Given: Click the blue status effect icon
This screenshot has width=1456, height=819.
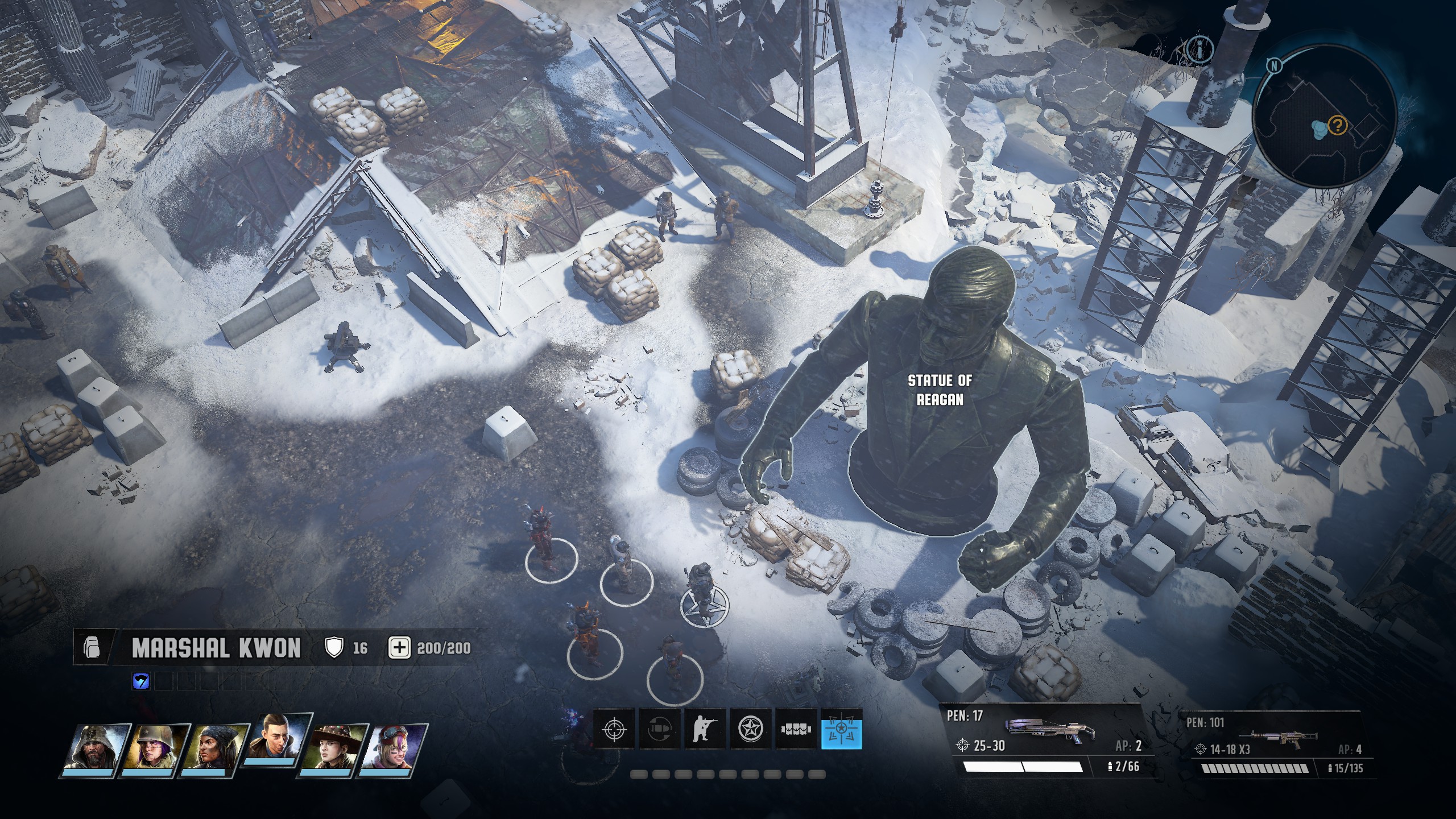Looking at the screenshot, I should [x=140, y=681].
